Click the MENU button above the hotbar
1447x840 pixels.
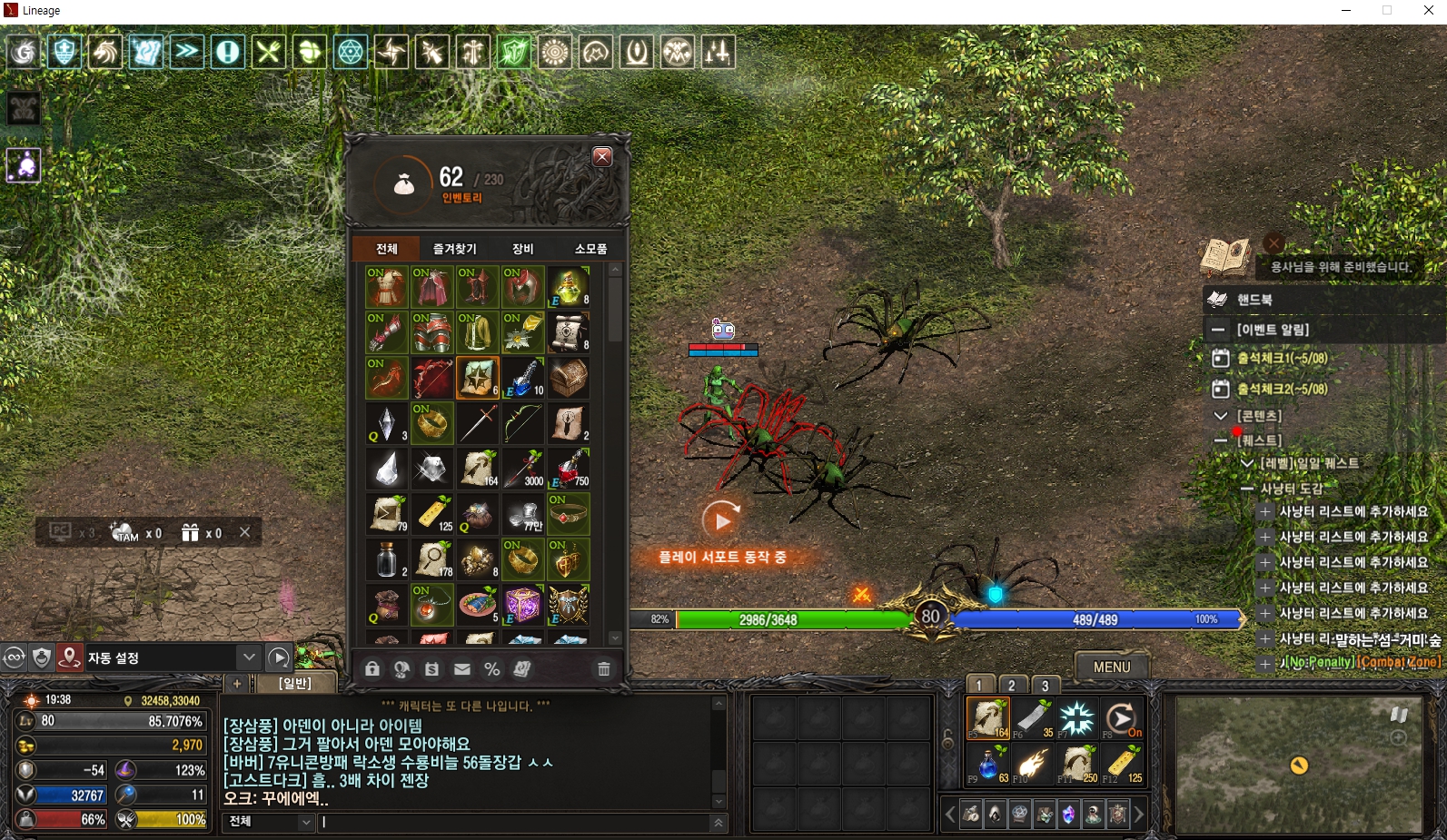[1111, 666]
